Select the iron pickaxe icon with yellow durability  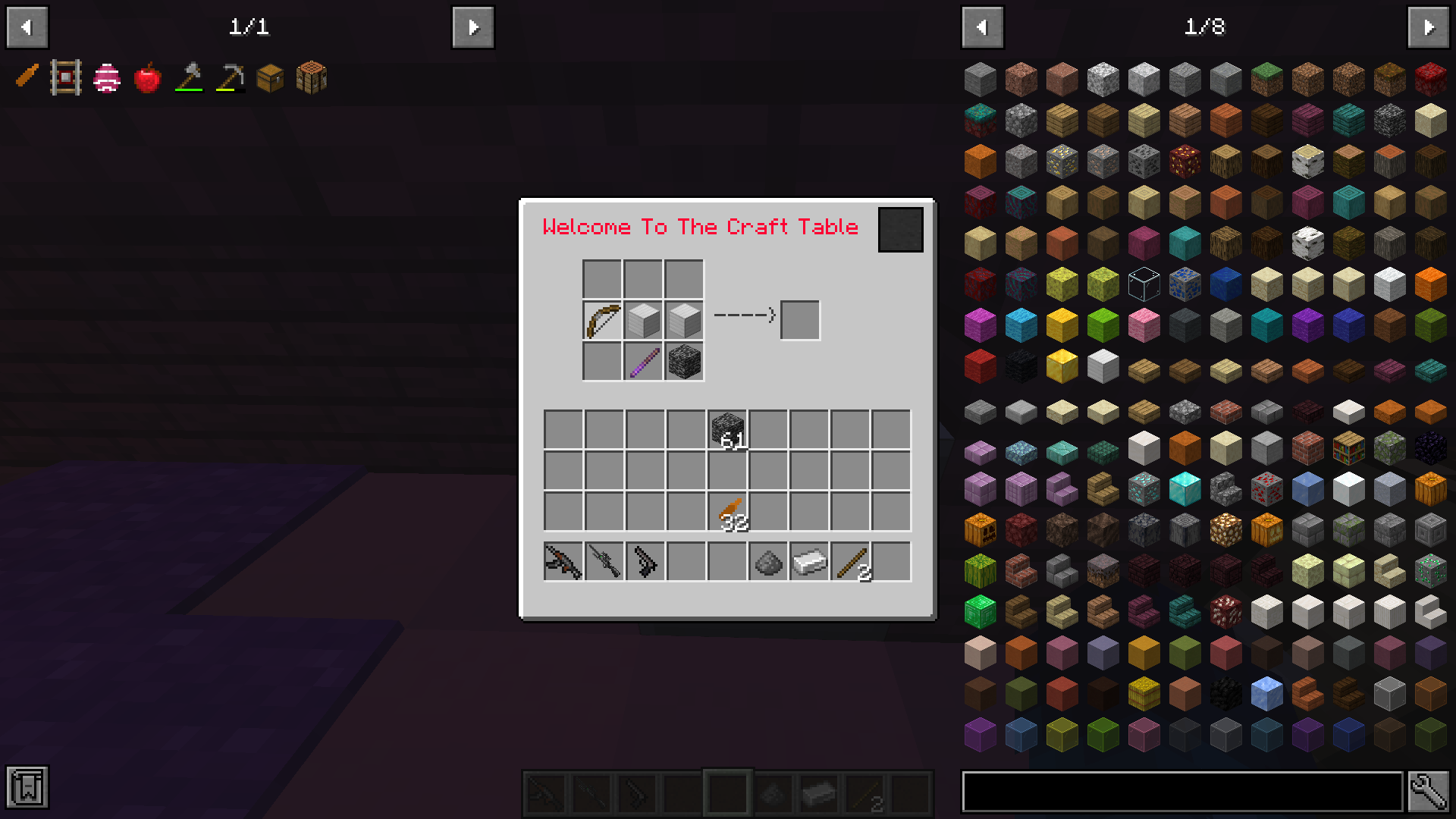[228, 77]
